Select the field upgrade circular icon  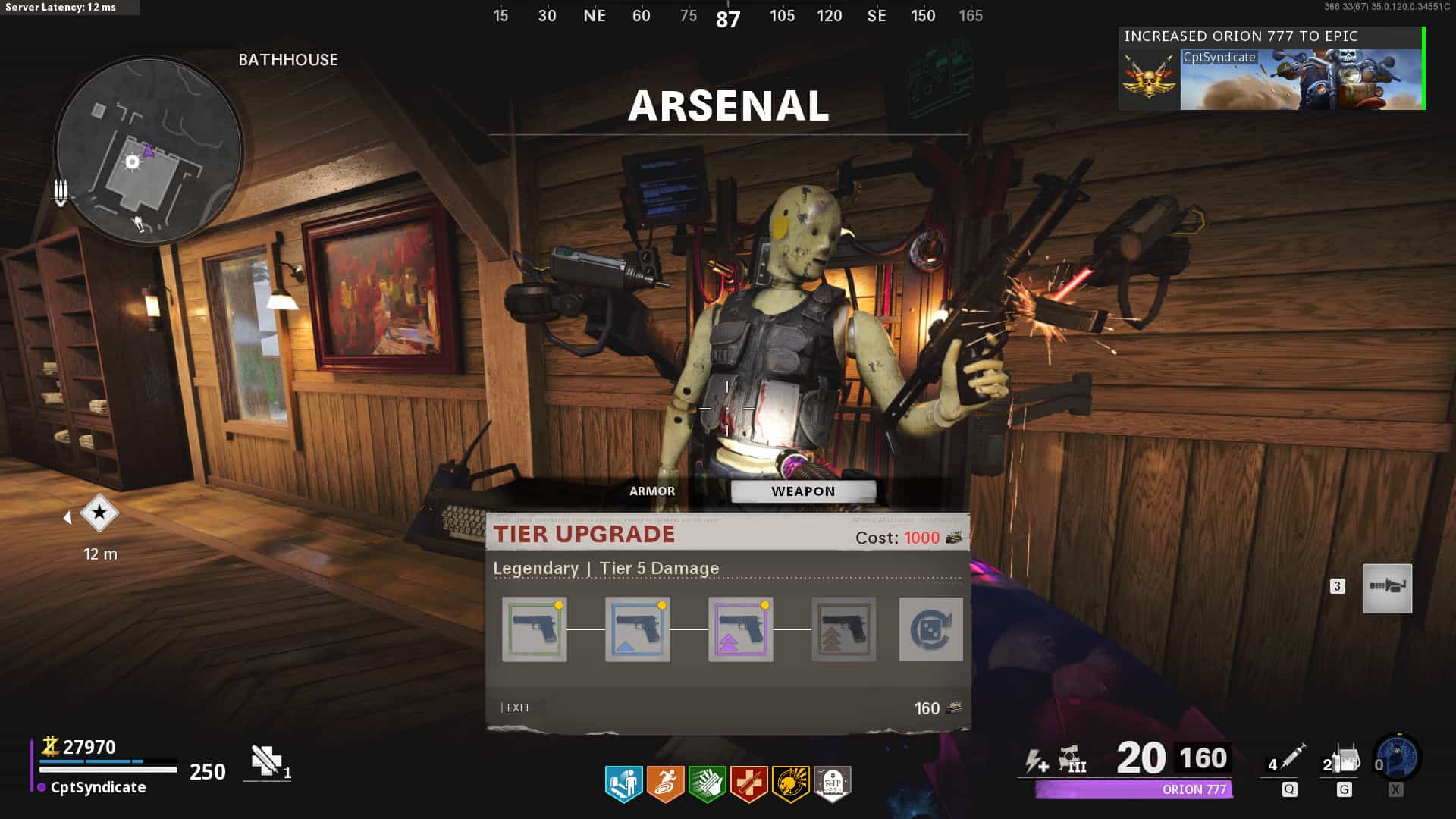pos(1397,758)
